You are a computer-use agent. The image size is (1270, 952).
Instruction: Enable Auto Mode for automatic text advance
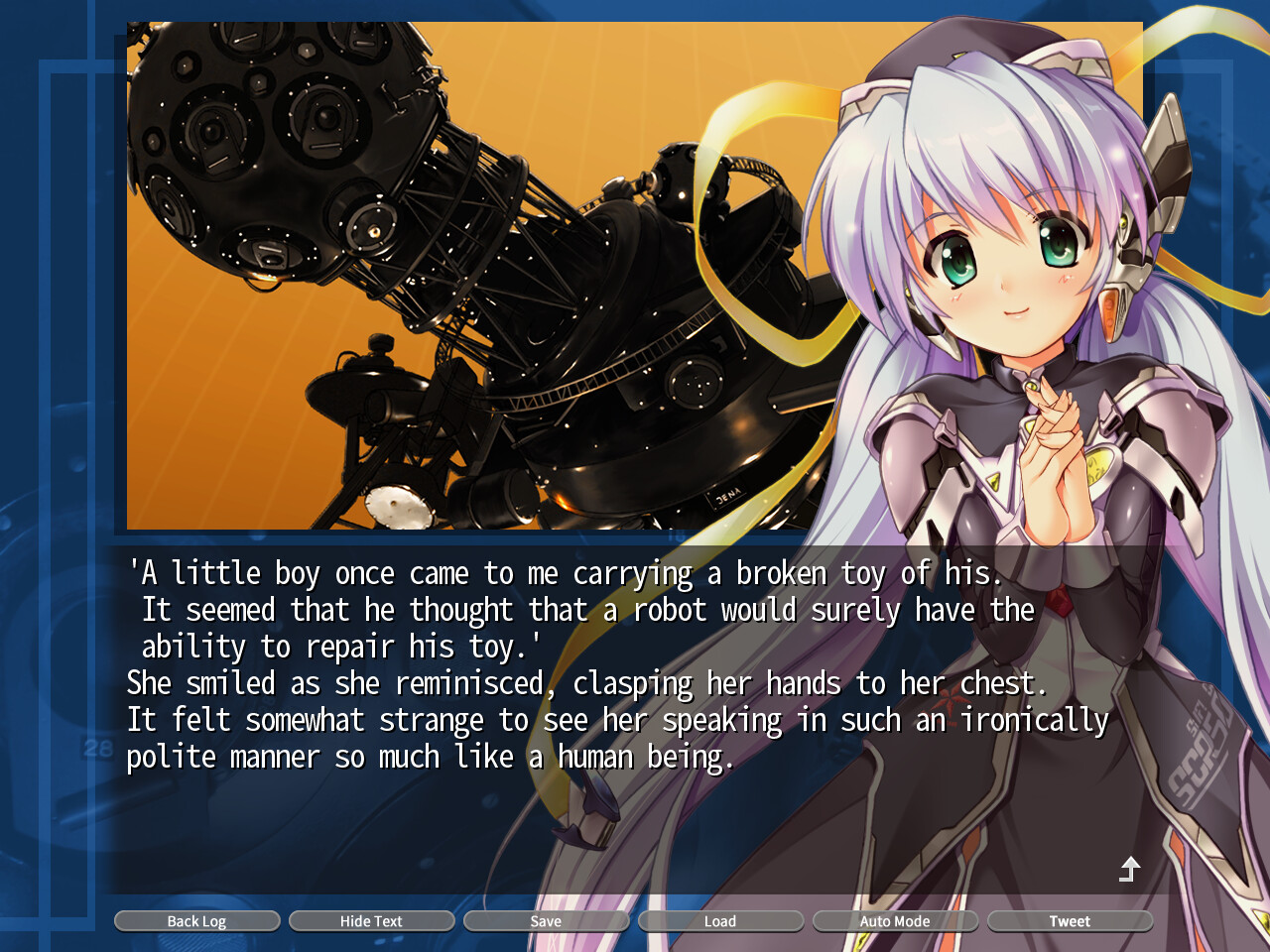point(895,920)
